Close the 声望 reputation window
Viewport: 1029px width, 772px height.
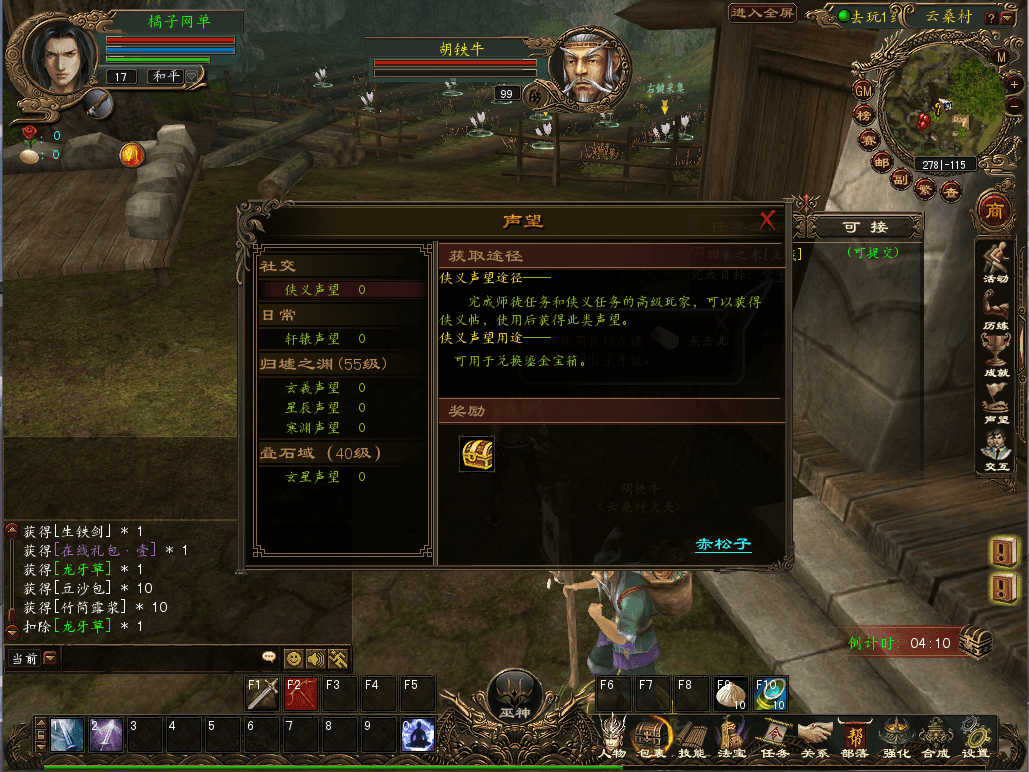[768, 220]
